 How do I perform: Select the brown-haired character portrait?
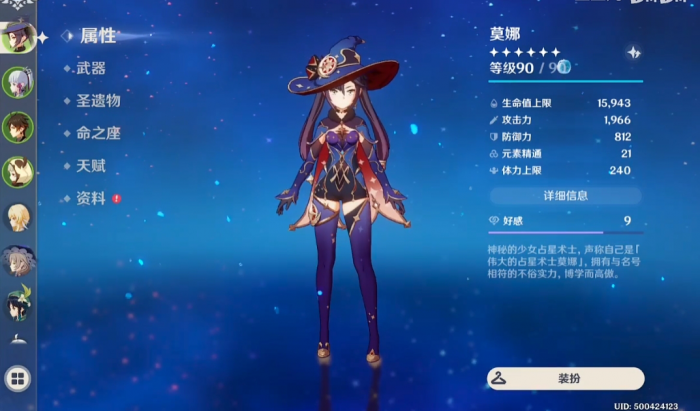tap(17, 127)
